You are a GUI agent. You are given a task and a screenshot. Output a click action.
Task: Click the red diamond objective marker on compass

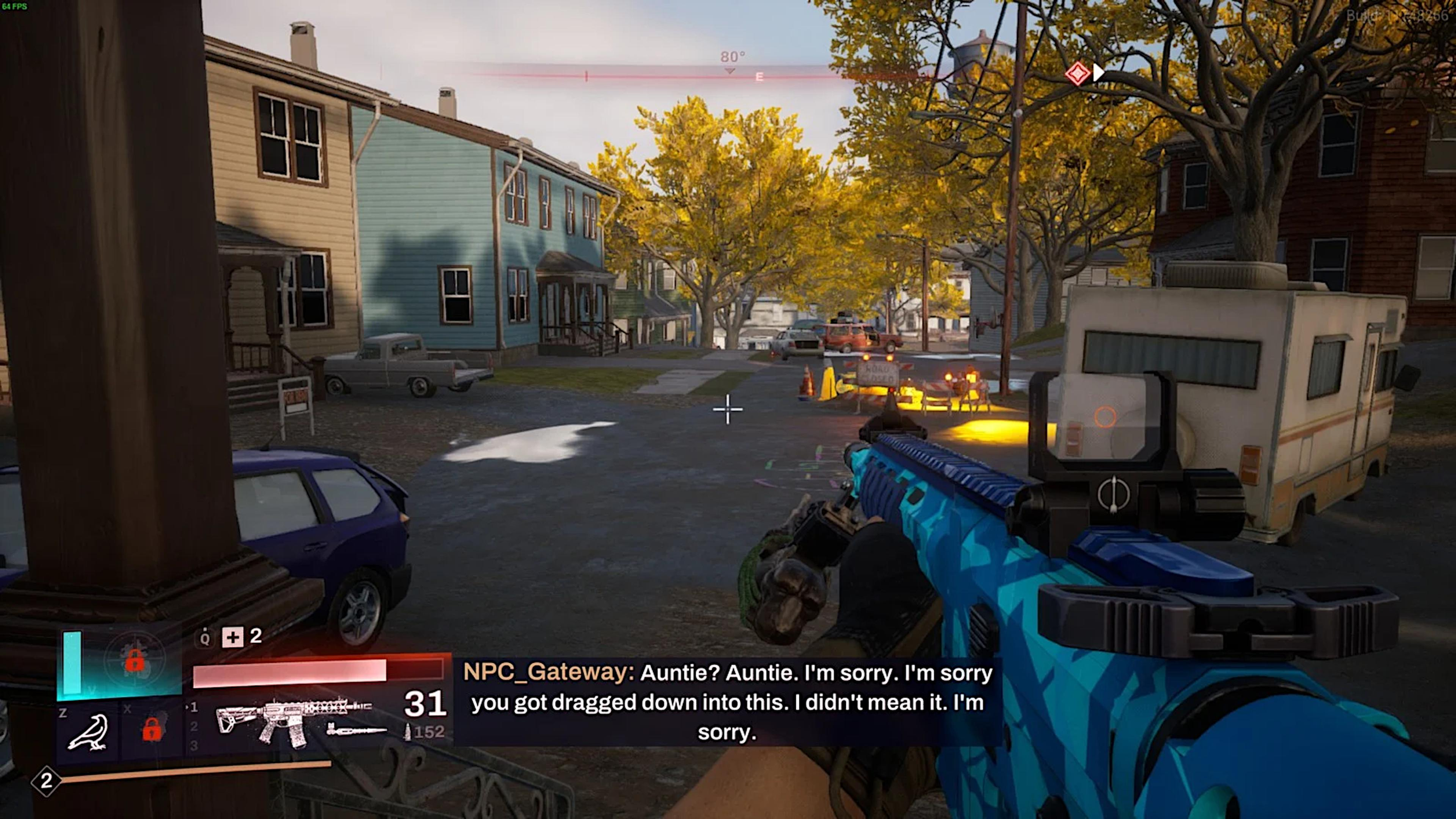(x=1077, y=74)
